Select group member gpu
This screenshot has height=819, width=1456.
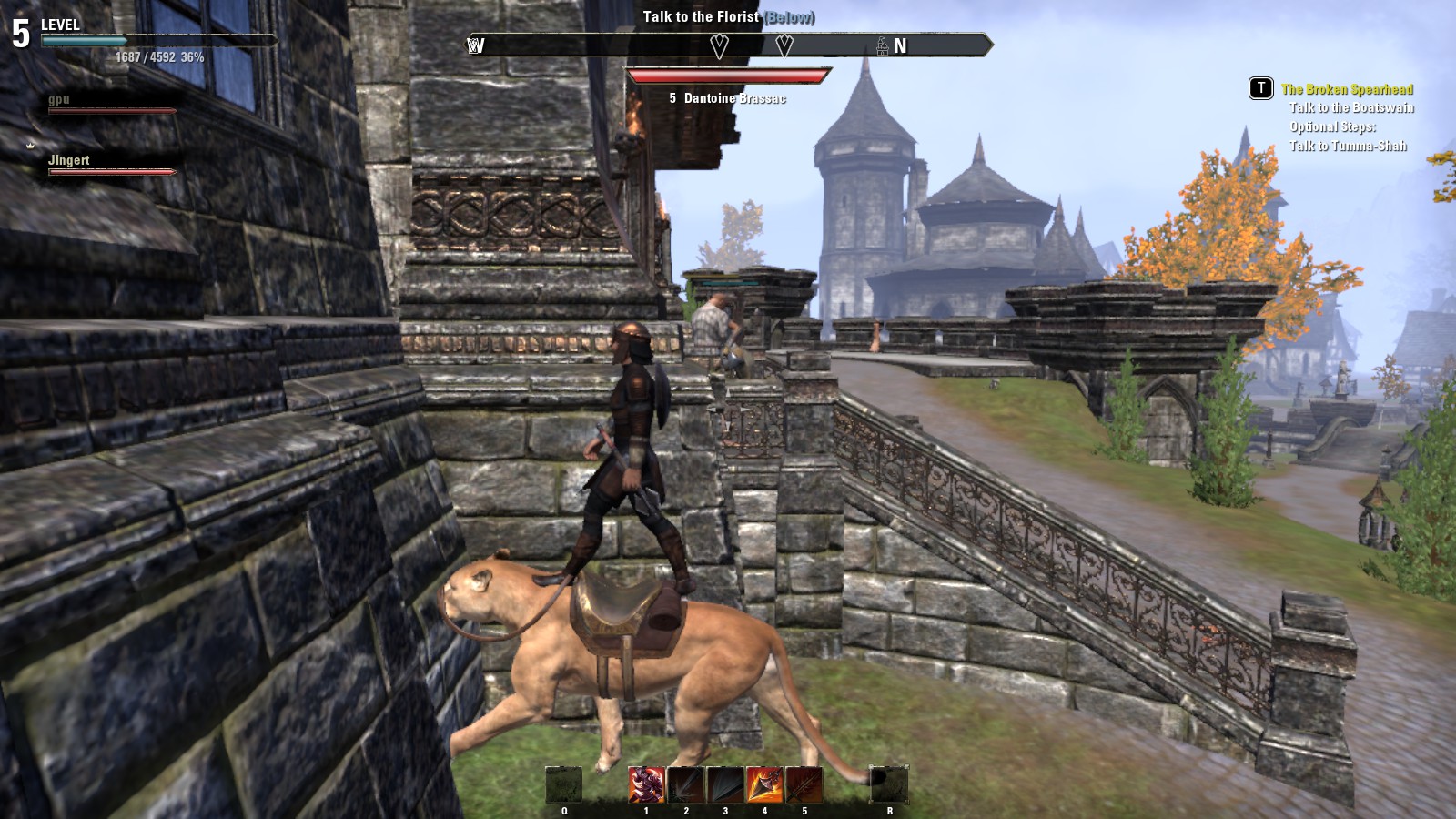60,100
